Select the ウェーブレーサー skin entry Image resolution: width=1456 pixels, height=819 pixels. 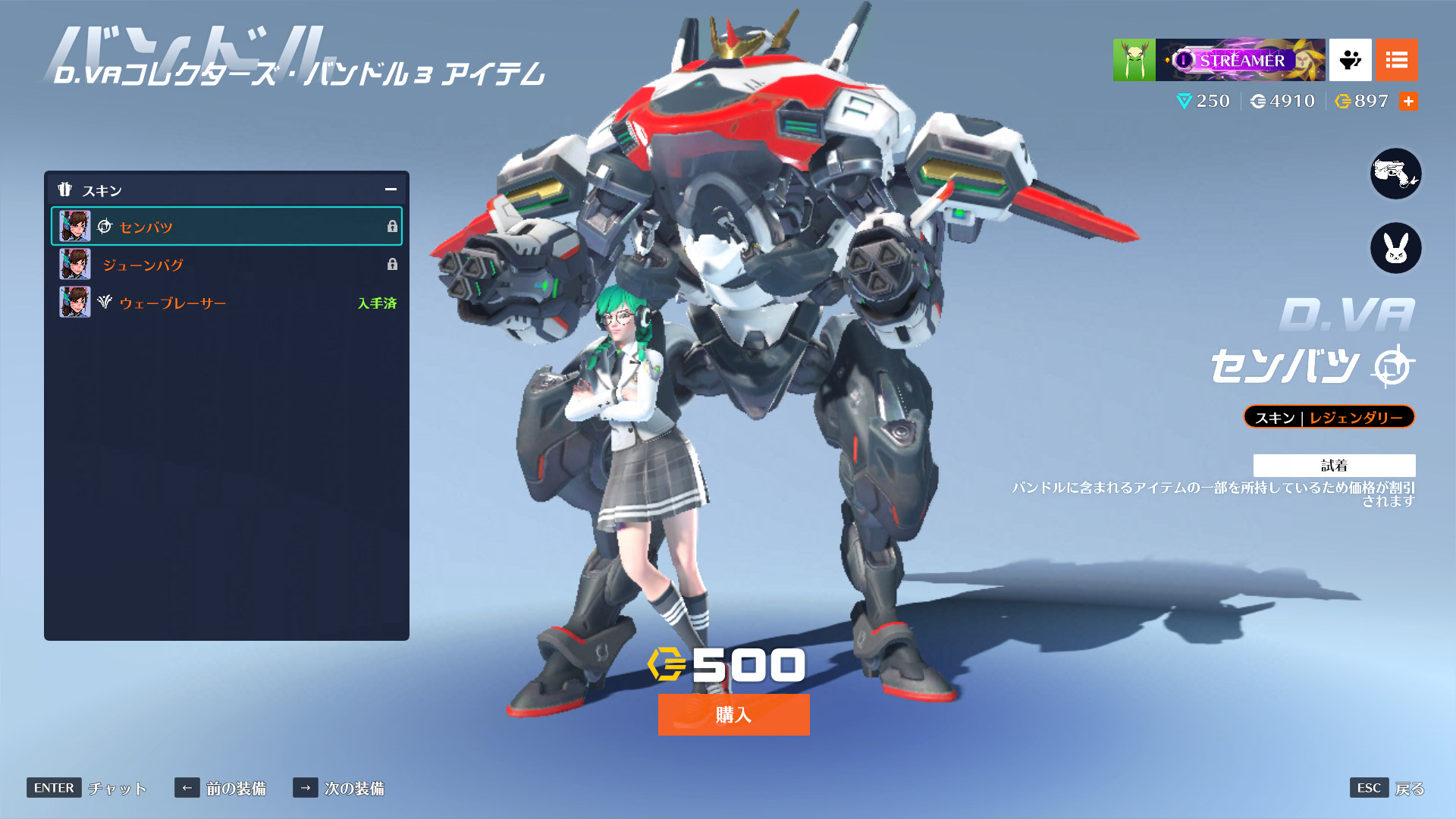click(x=226, y=303)
